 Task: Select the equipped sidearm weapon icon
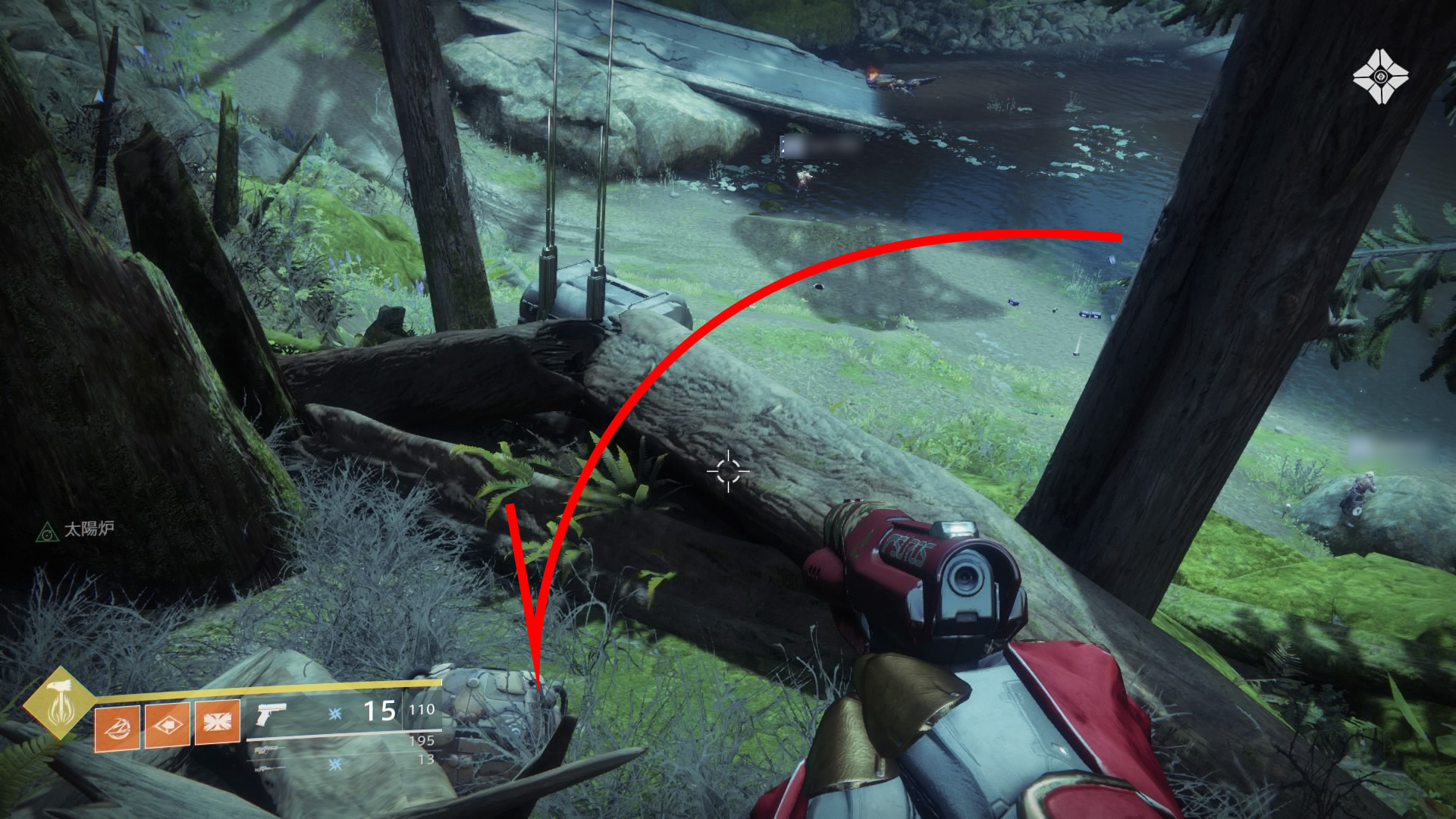(271, 713)
